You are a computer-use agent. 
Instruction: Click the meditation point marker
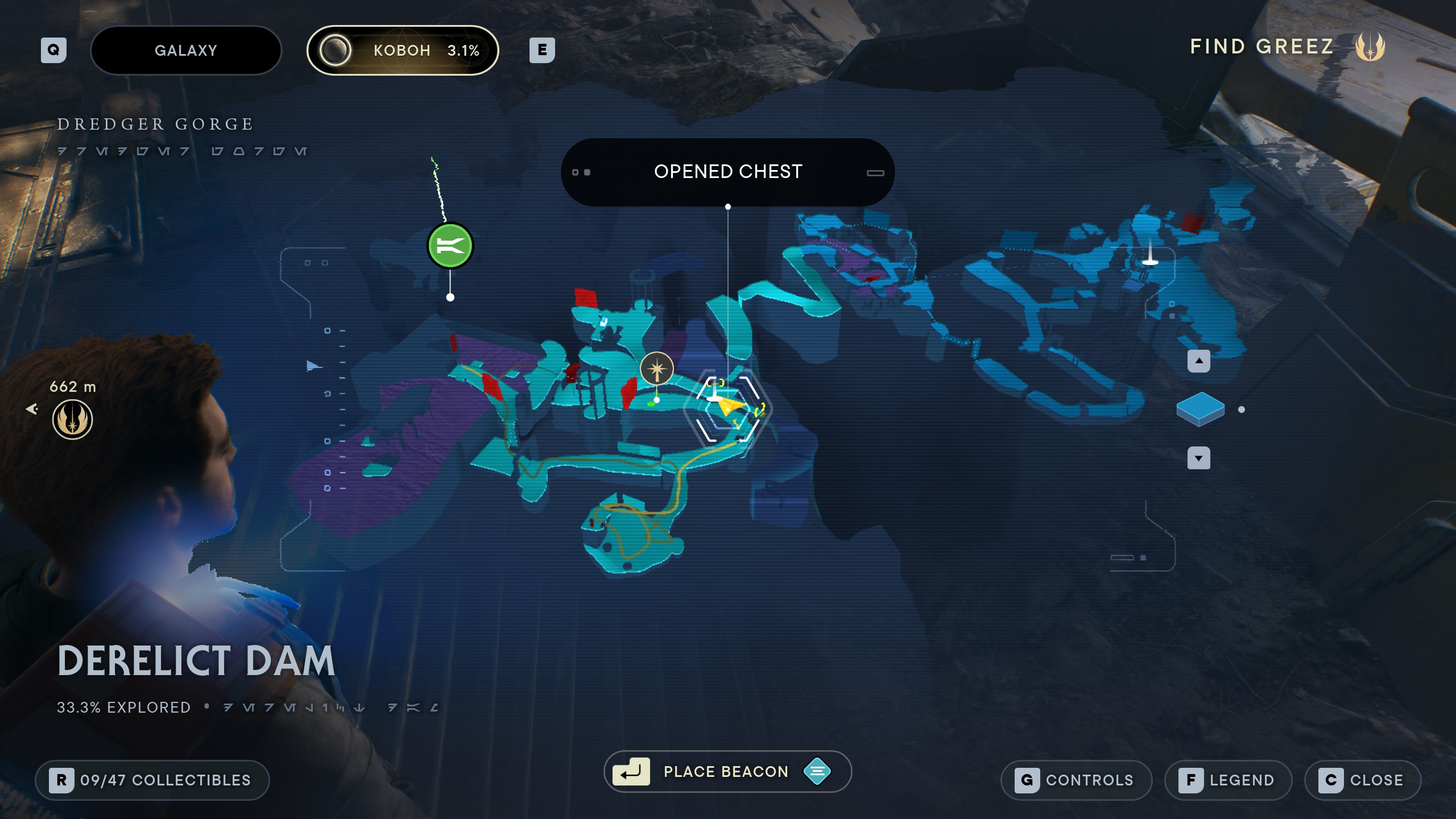[x=657, y=369]
